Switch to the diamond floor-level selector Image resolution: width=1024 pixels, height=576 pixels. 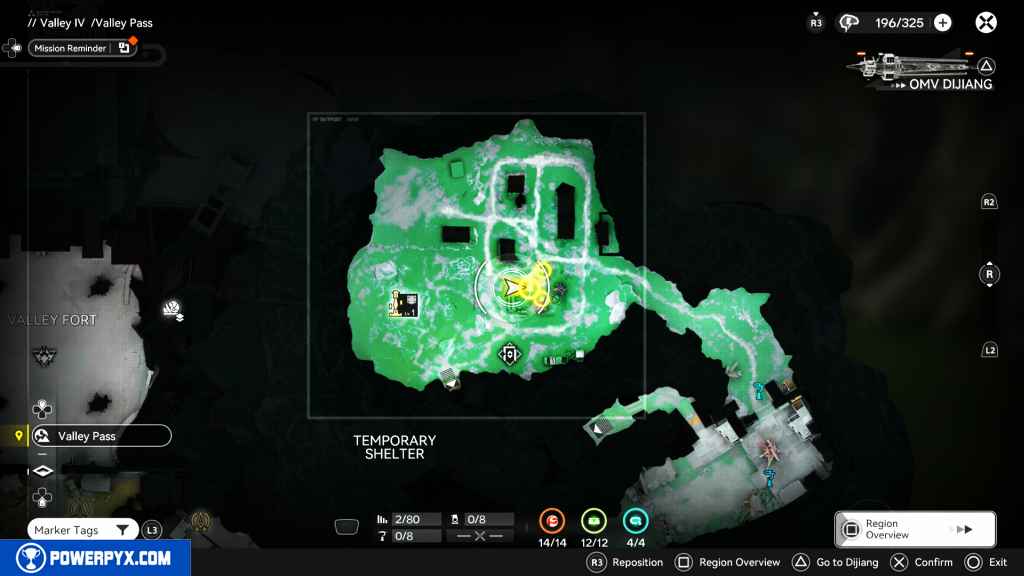coord(42,471)
